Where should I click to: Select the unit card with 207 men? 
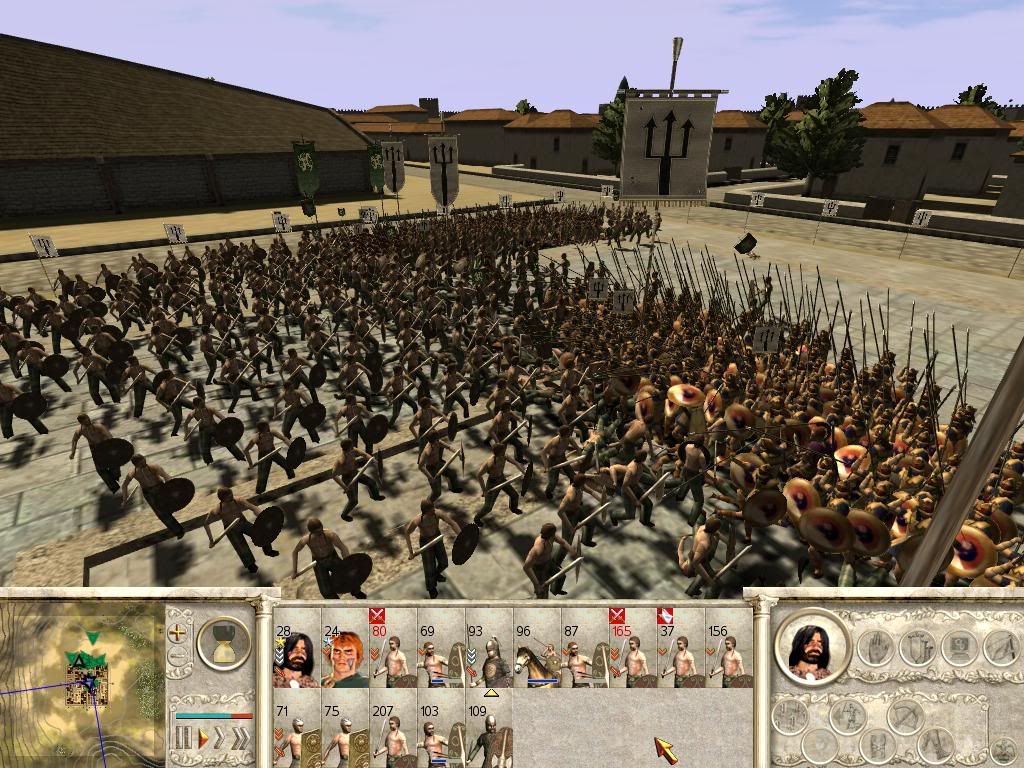(x=393, y=734)
